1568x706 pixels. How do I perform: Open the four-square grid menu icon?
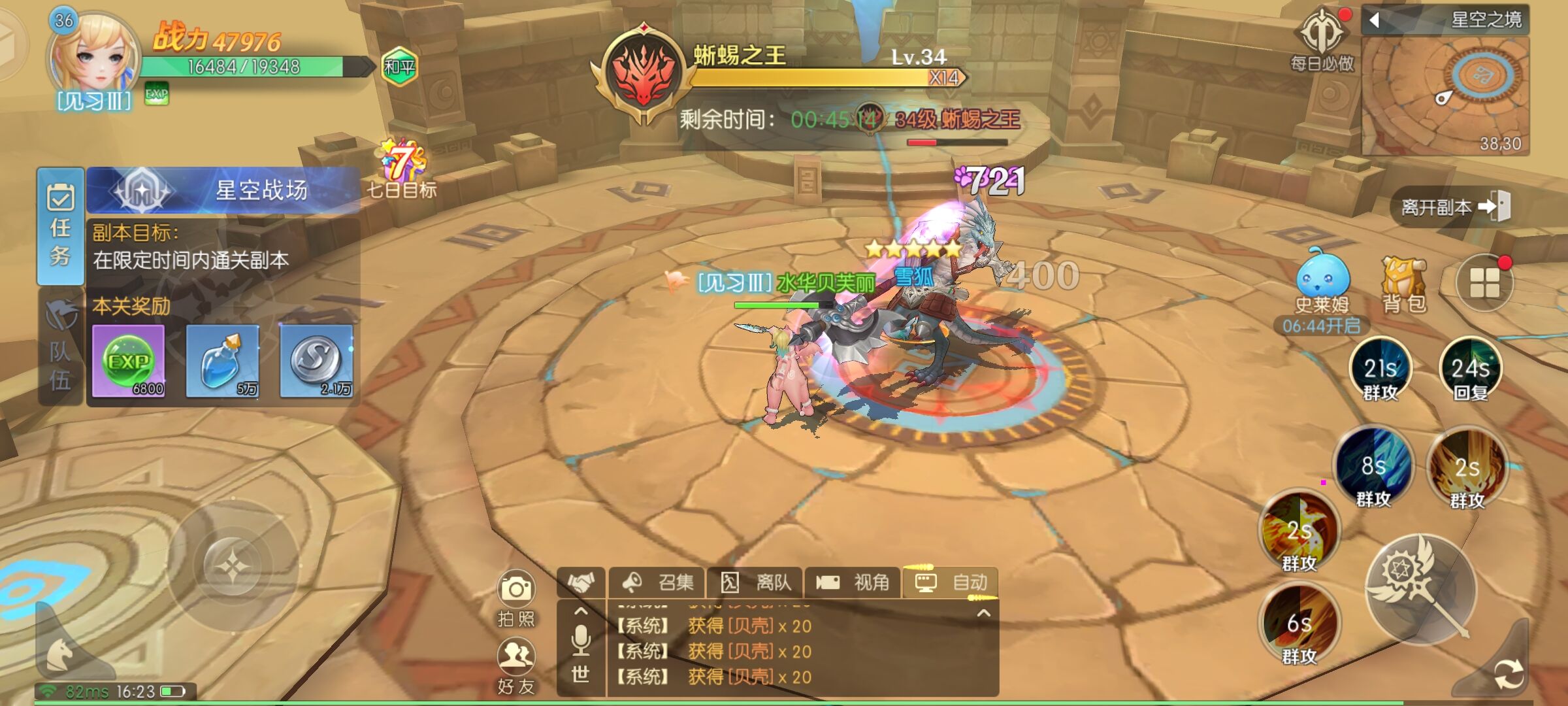1484,283
